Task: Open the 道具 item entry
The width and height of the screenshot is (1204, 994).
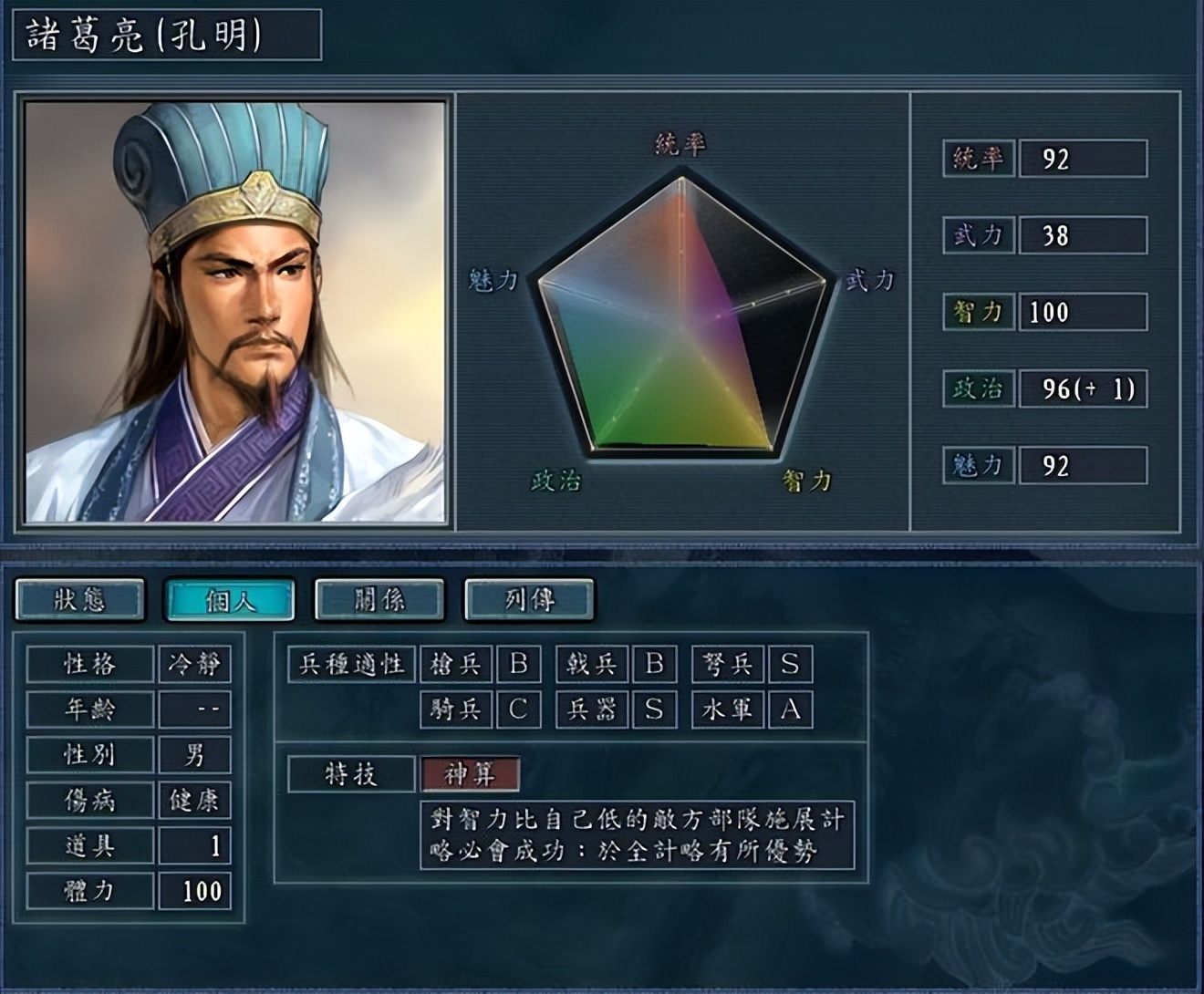Action: tap(88, 847)
